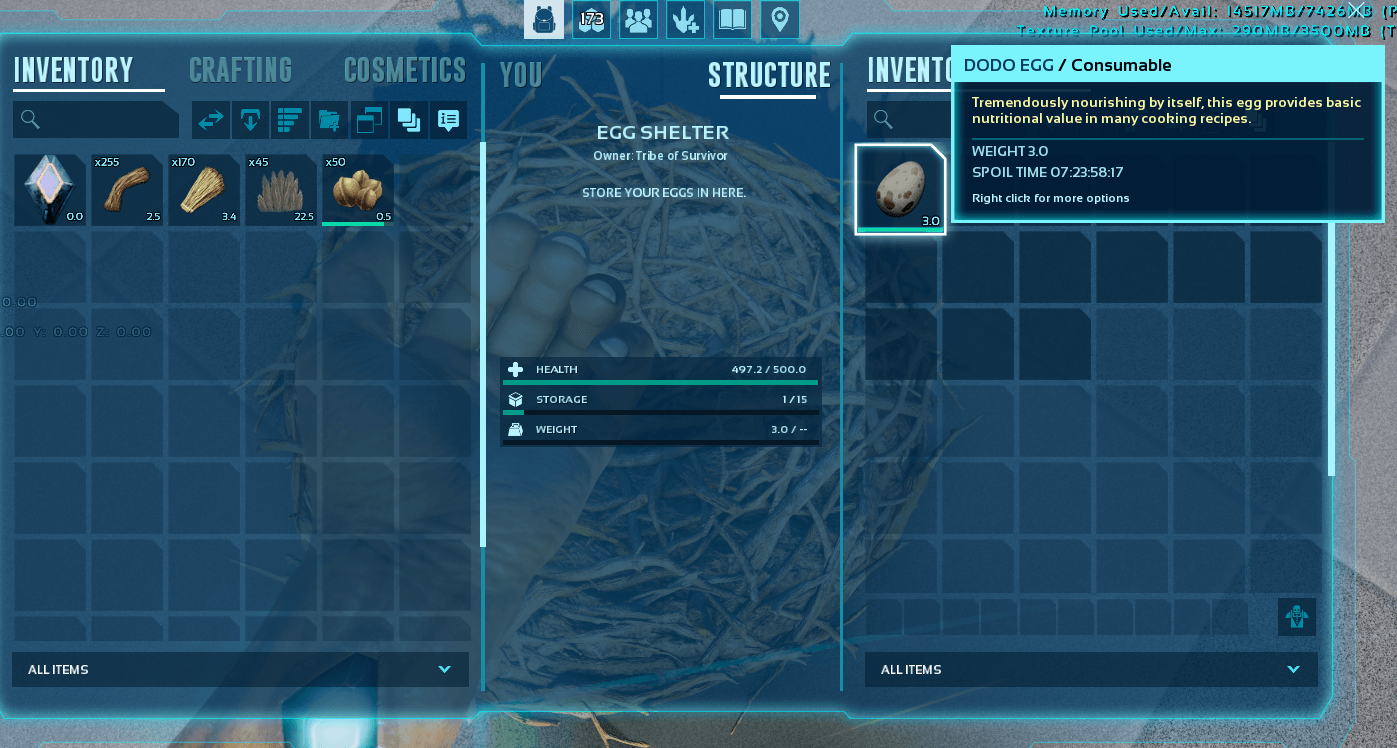This screenshot has width=1397, height=748.
Task: Click the player inventory search field
Action: 96,120
